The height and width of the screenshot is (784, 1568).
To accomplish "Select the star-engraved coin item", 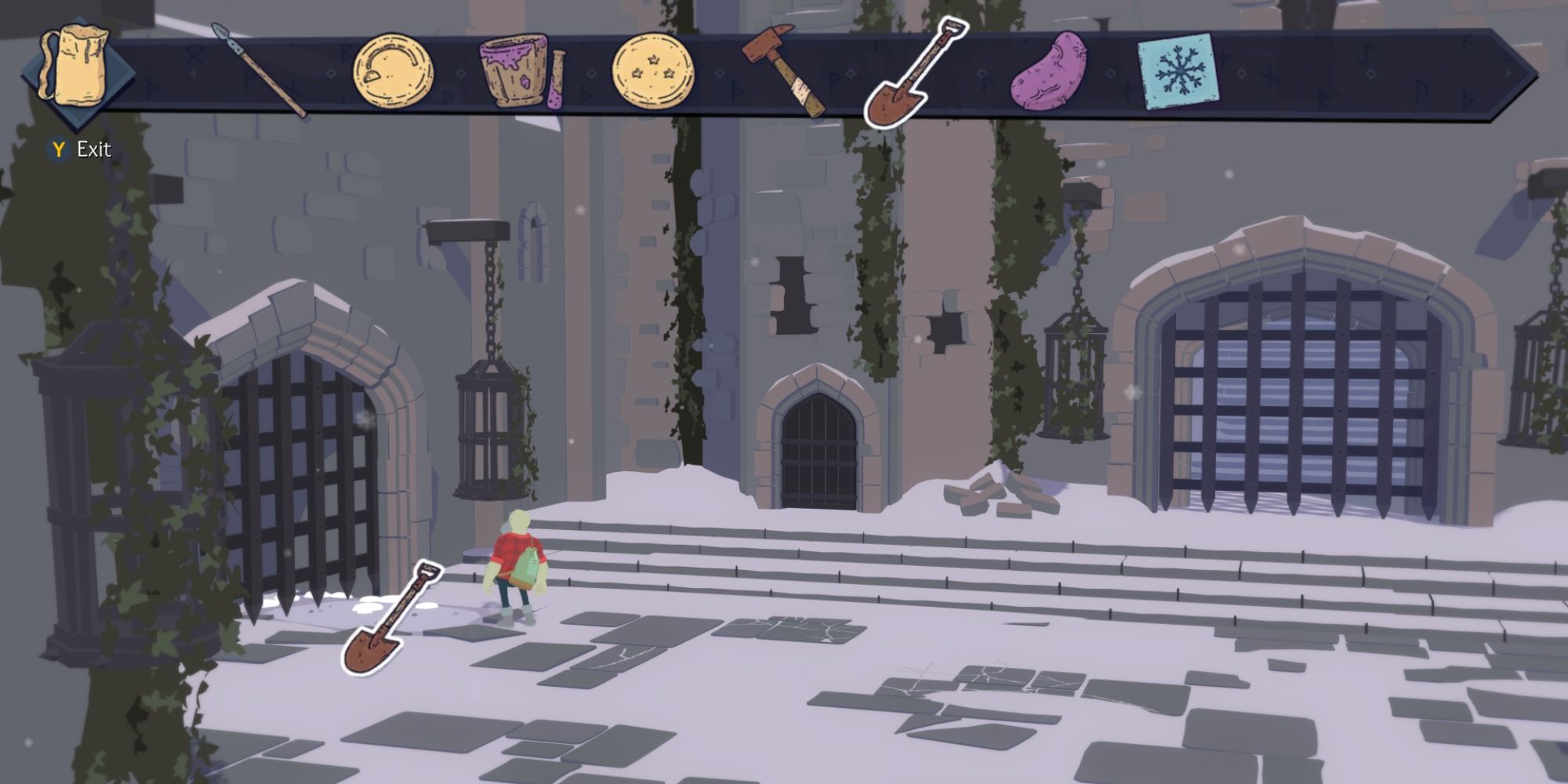I will pos(655,71).
